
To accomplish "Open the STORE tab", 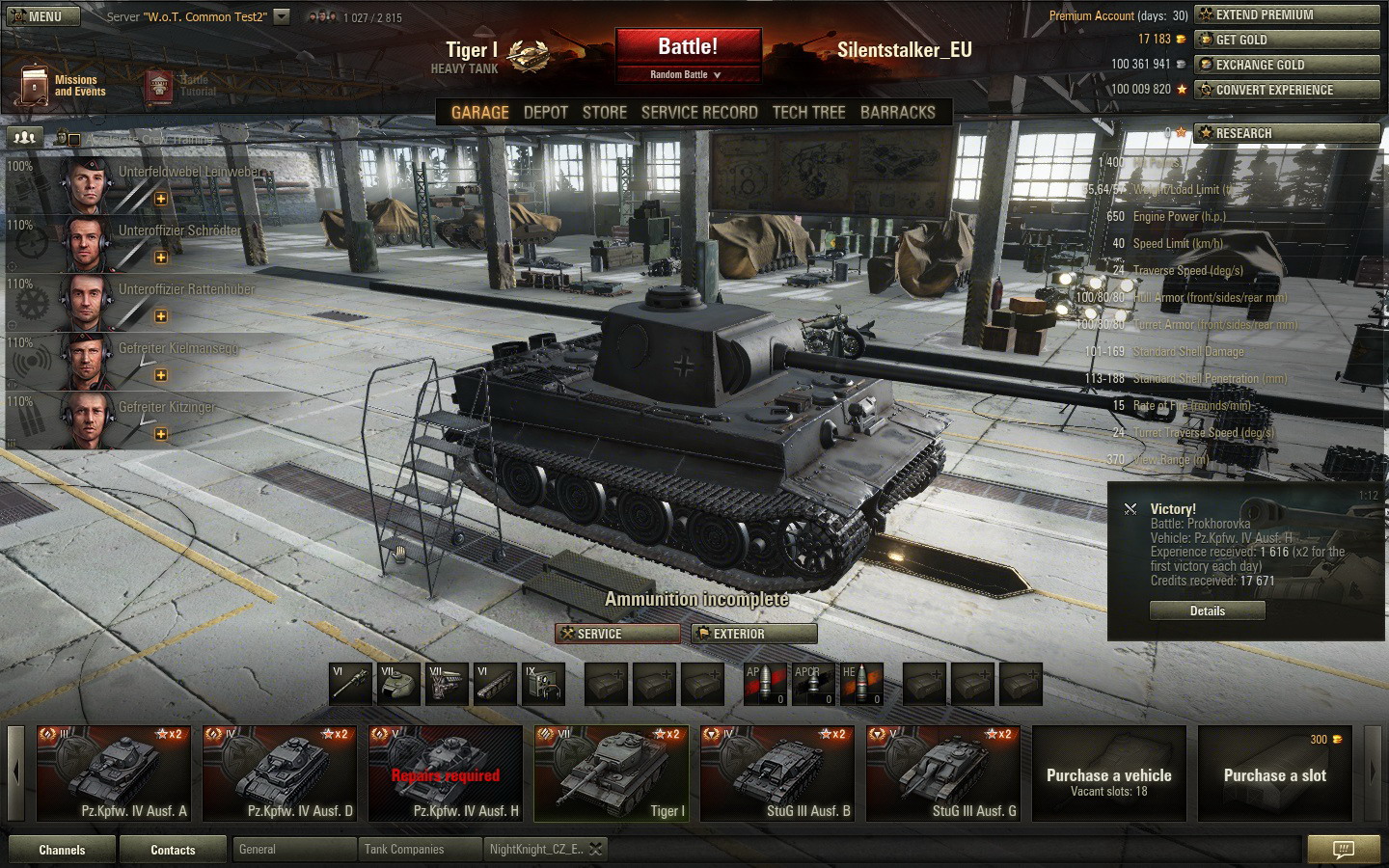I will [x=605, y=113].
